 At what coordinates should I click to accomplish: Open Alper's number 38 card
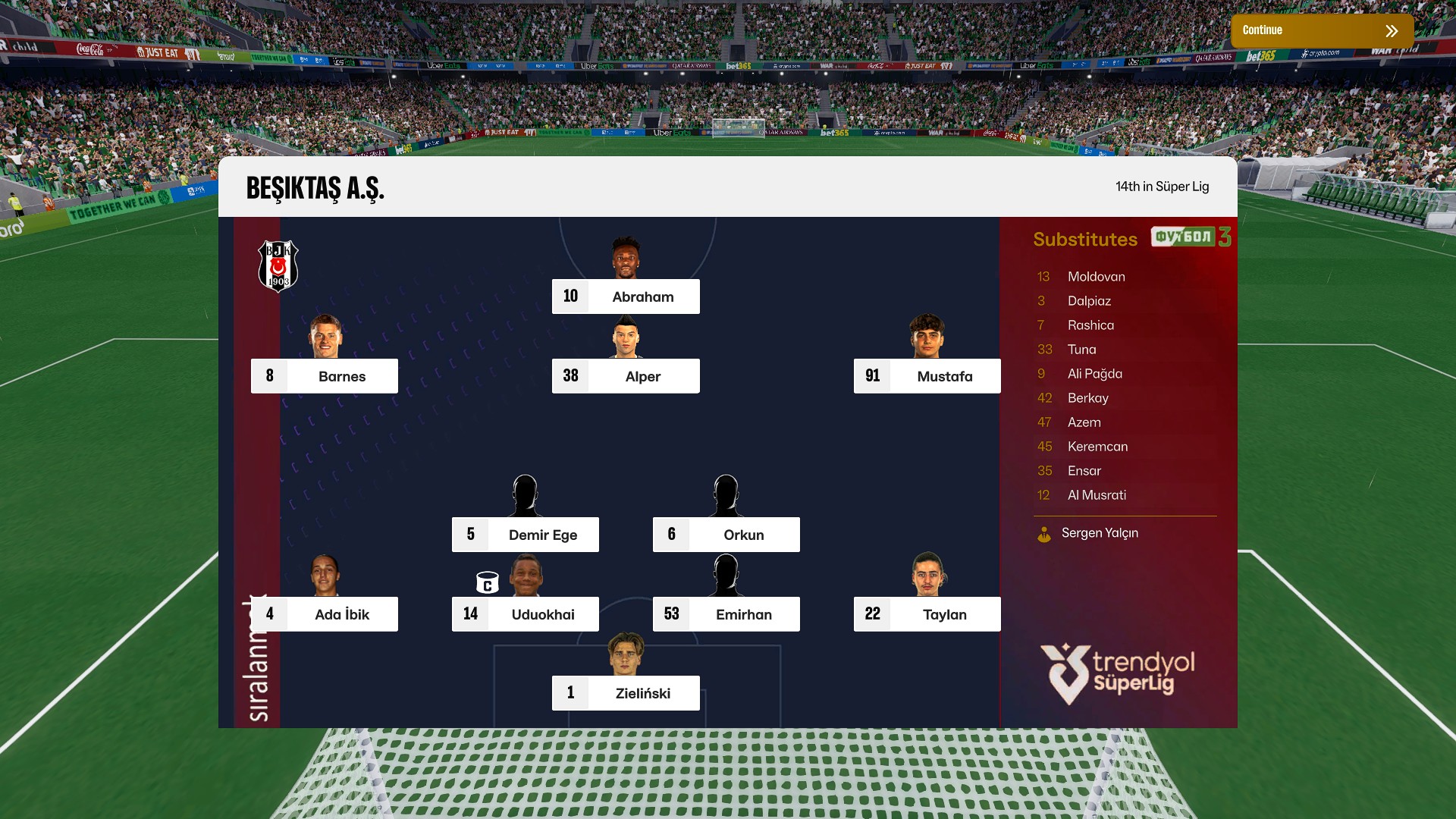626,376
